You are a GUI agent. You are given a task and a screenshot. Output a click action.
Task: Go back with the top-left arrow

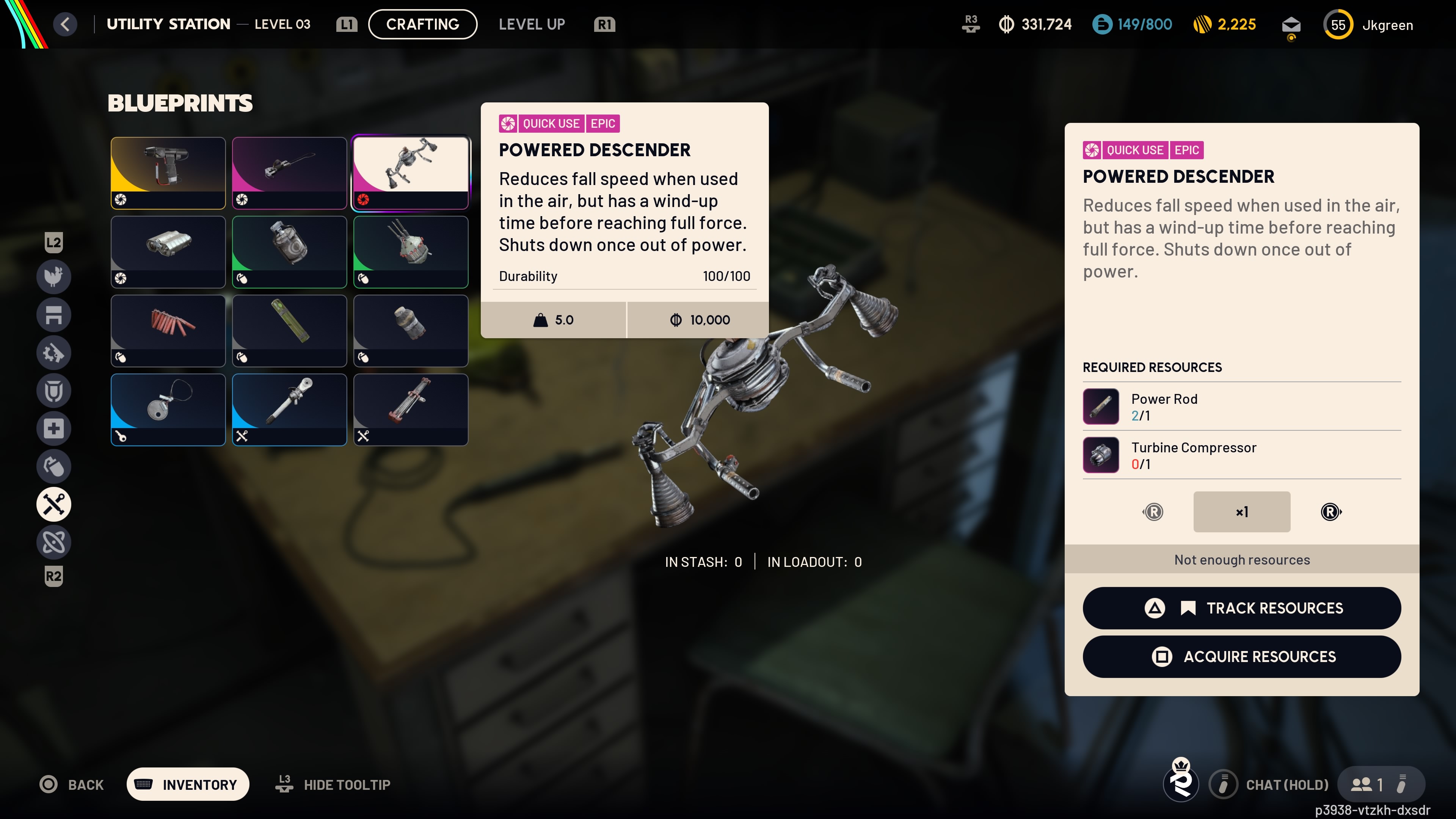(66, 24)
